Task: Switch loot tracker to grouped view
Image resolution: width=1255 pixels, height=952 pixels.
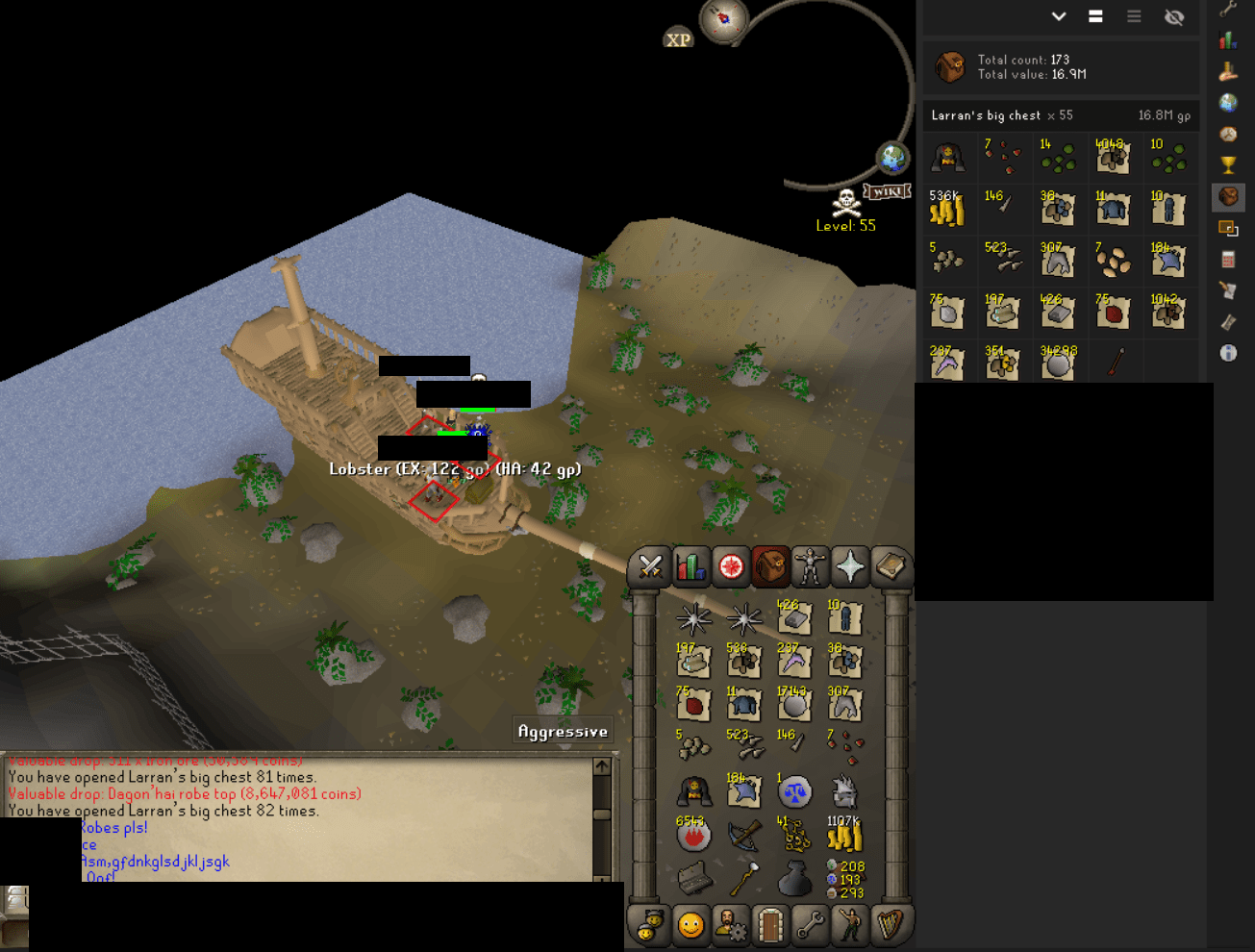Action: (x=1095, y=16)
